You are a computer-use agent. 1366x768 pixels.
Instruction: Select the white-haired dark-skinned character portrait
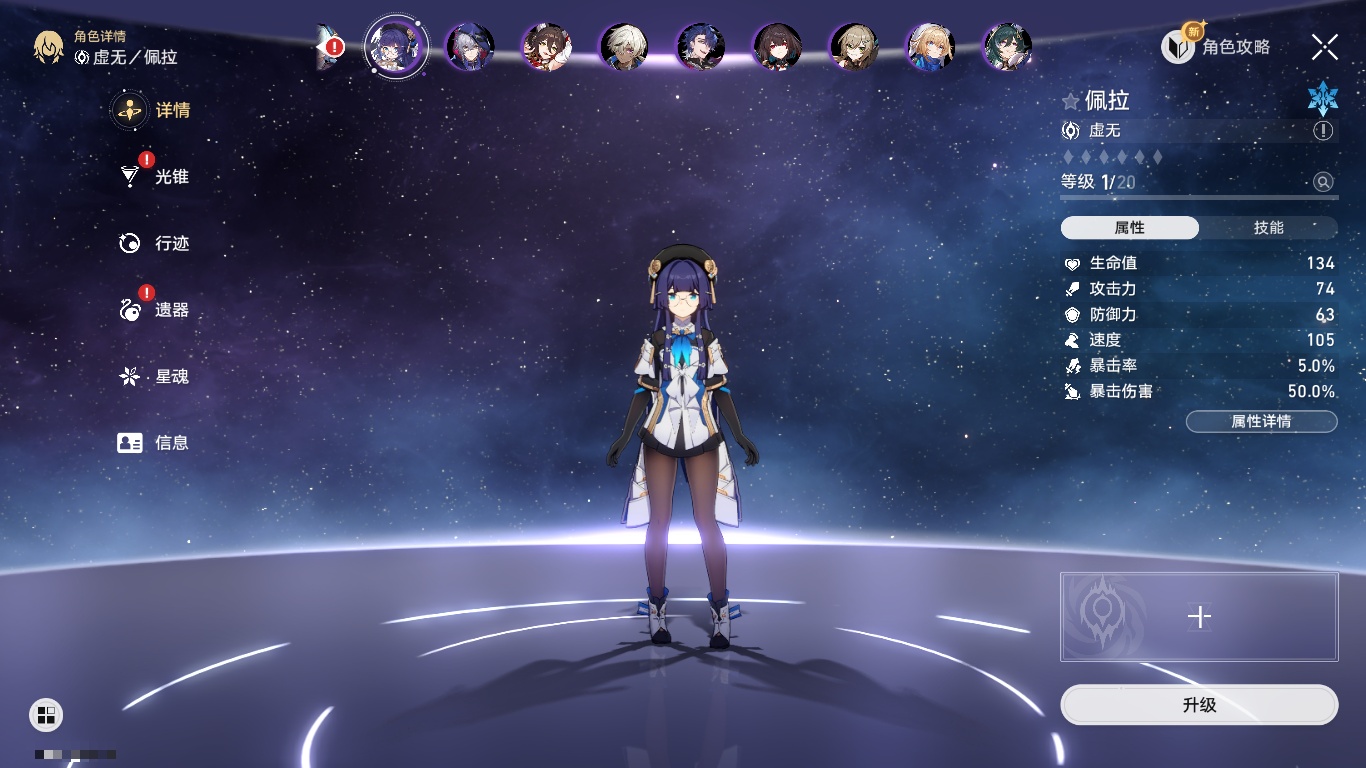[x=624, y=47]
